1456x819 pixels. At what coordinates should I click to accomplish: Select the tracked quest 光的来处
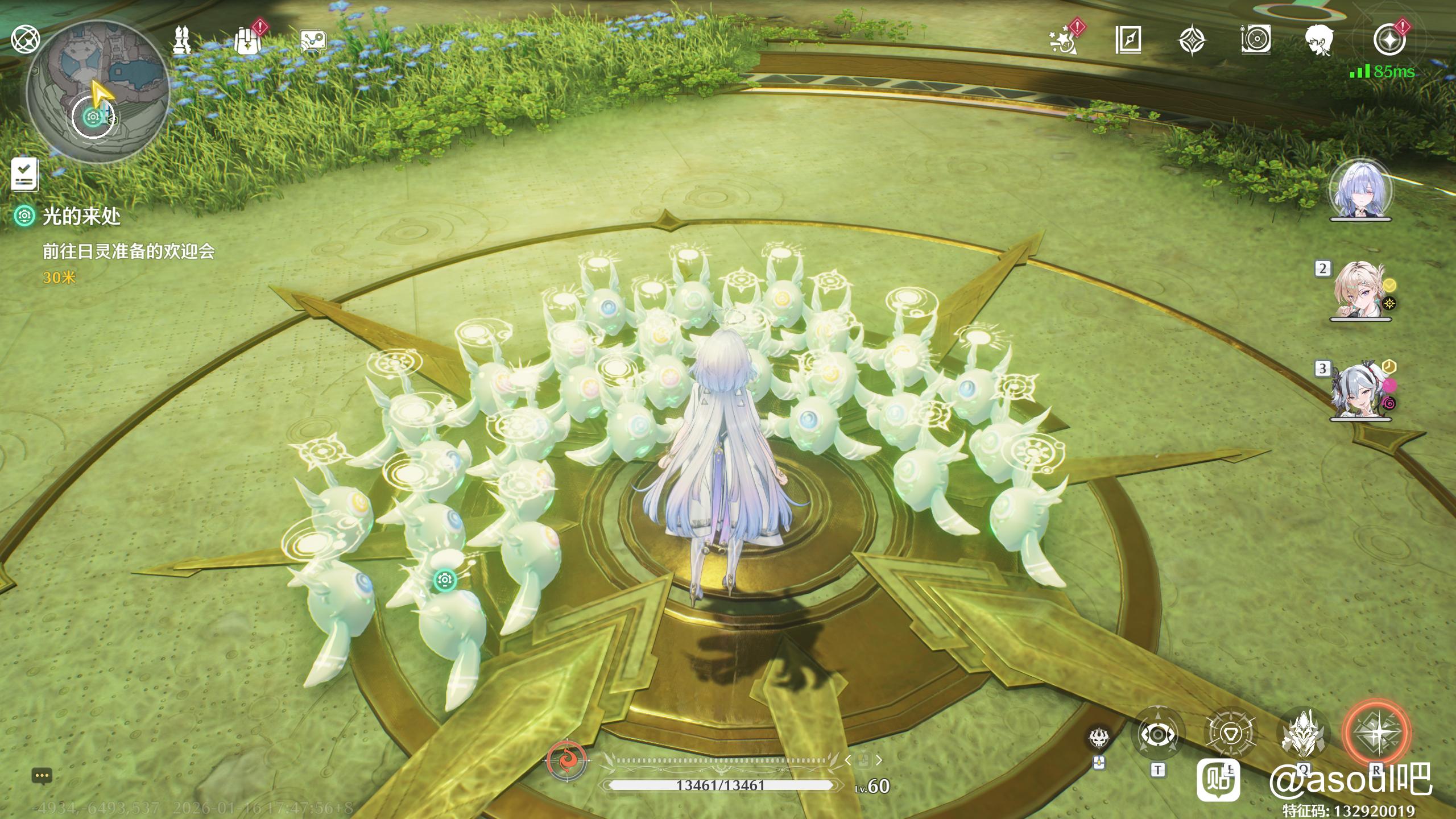pyautogui.click(x=81, y=216)
